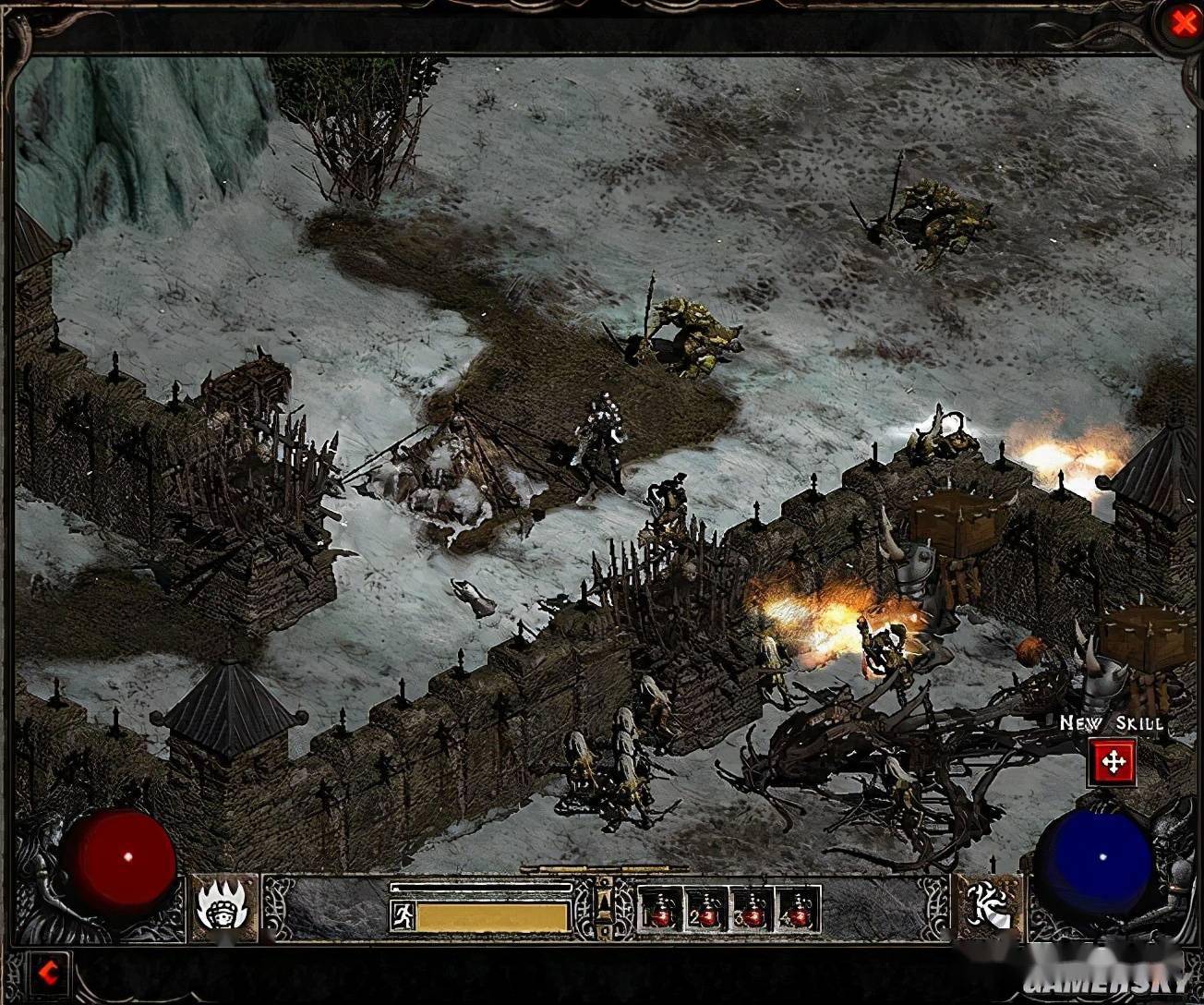Use the potion in belt slot 2
This screenshot has width=1204, height=1005.
(x=706, y=910)
